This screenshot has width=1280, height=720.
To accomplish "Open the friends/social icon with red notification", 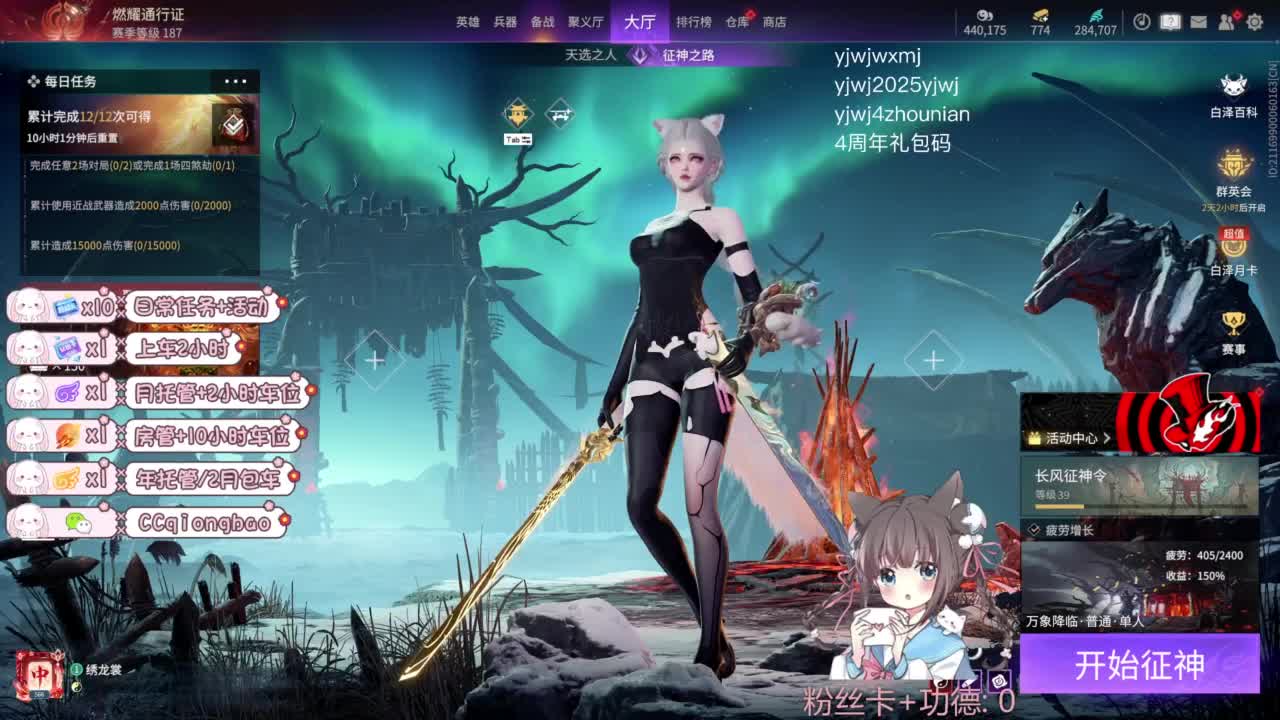I will (x=1229, y=22).
